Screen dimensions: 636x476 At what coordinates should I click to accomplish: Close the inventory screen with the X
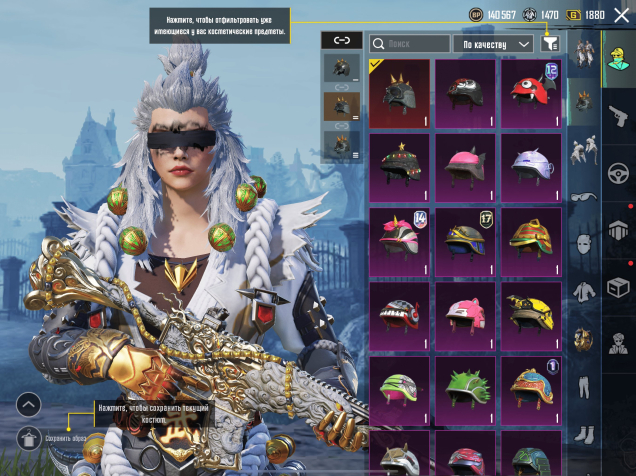tap(622, 15)
